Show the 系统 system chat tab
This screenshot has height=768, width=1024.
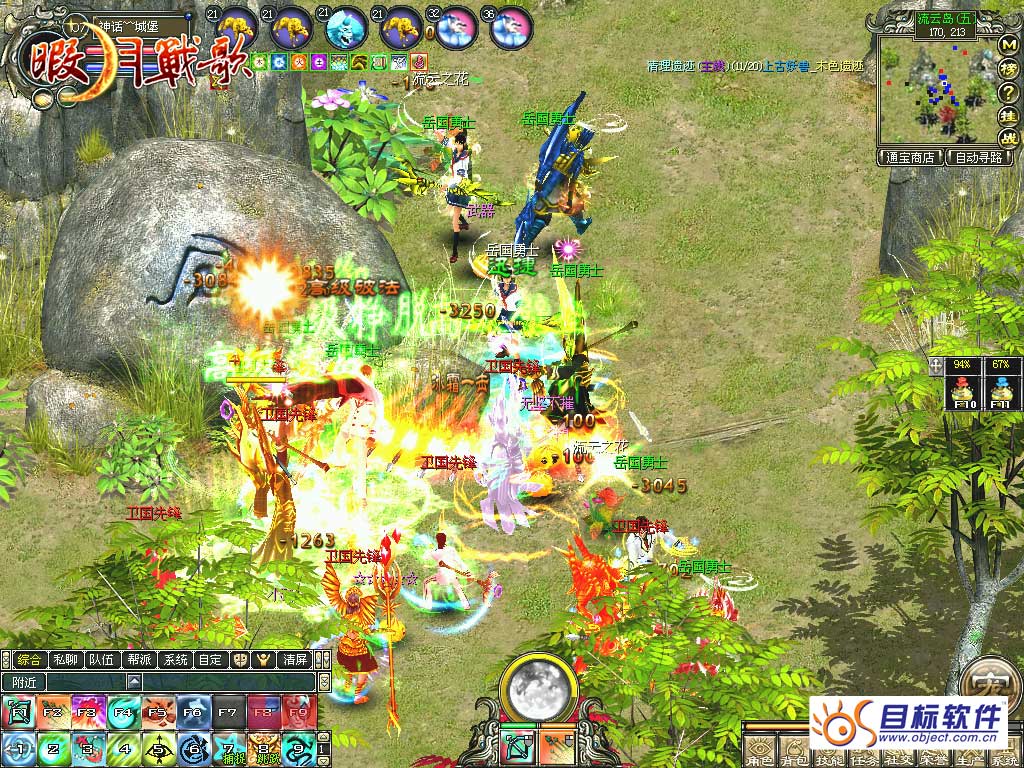[175, 660]
